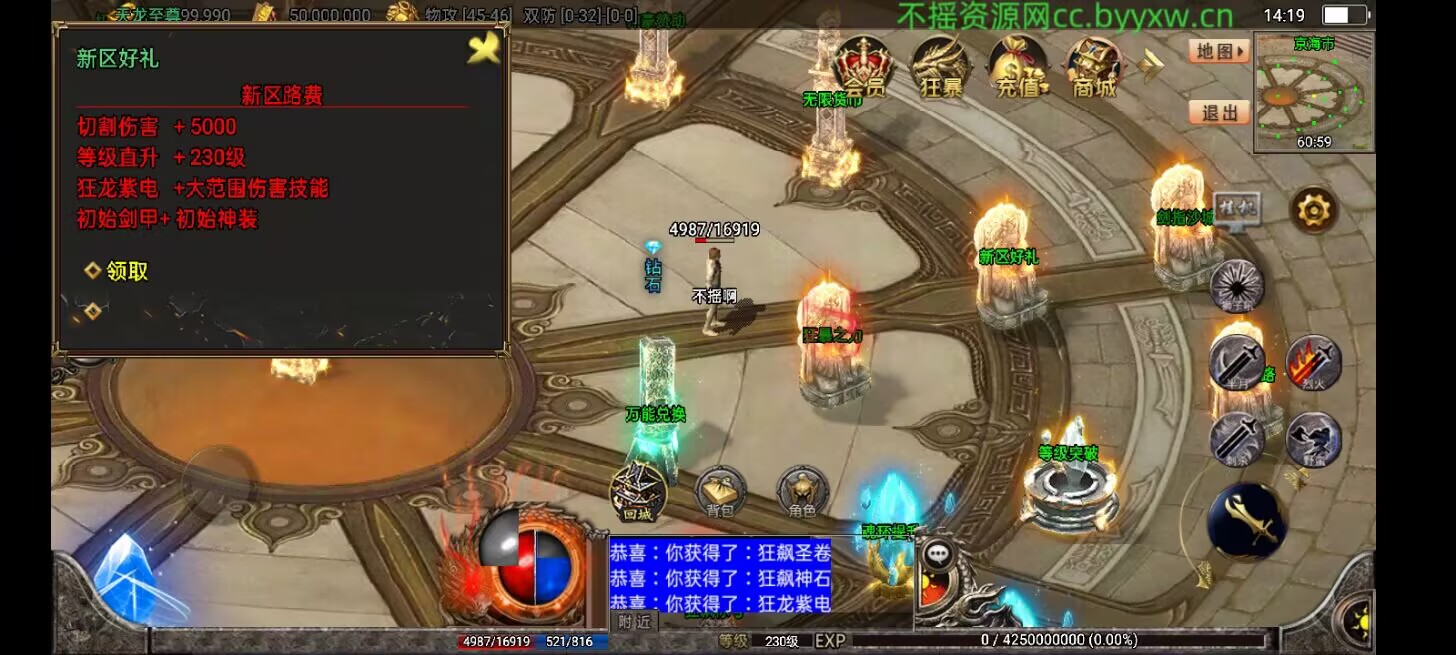This screenshot has height=655, width=1456.
Task: Activate the 刺杀 sword skill
Action: pyautogui.click(x=1237, y=439)
